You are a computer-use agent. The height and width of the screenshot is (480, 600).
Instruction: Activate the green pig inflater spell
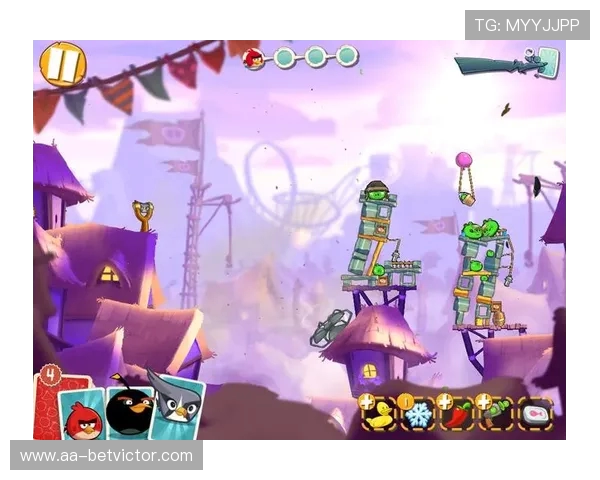tap(496, 414)
